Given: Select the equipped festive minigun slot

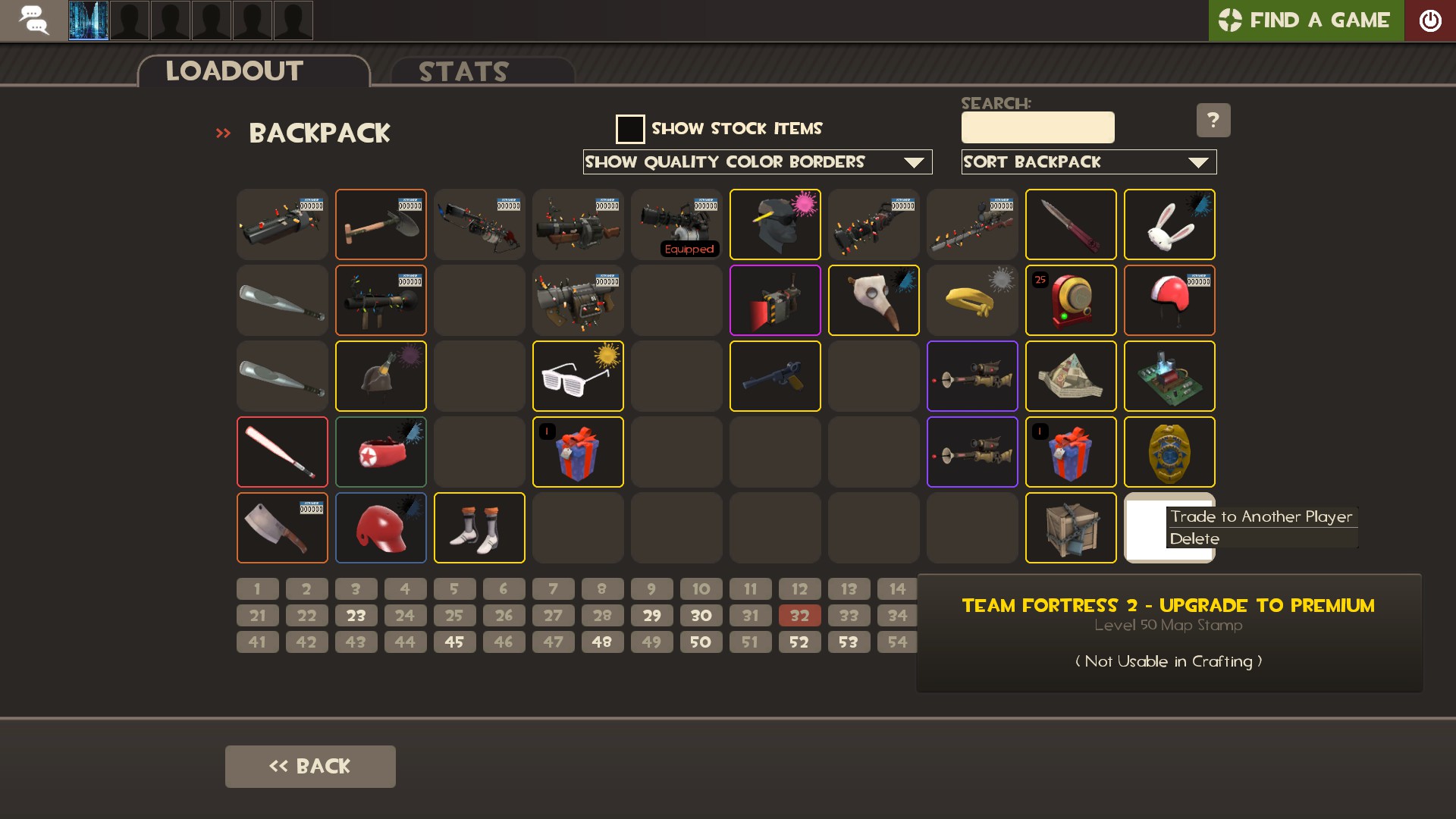Looking at the screenshot, I should pos(676,225).
